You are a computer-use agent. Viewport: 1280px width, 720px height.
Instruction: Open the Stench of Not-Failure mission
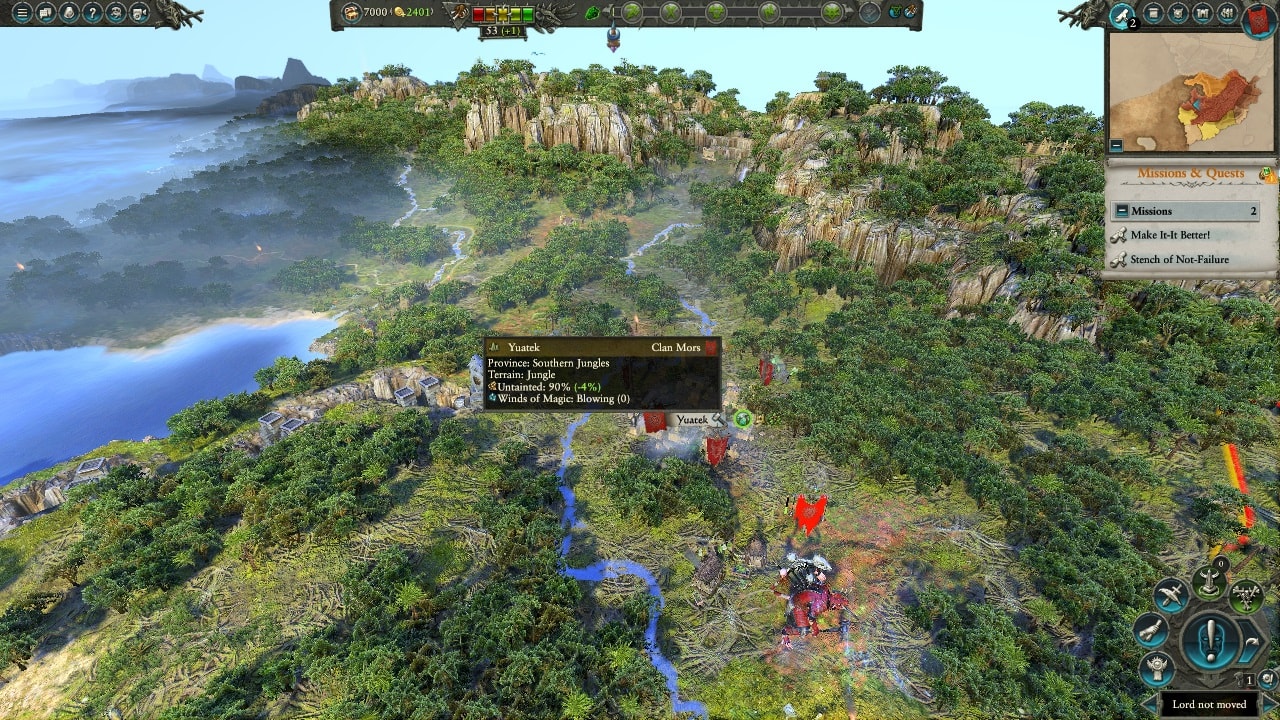[1179, 260]
